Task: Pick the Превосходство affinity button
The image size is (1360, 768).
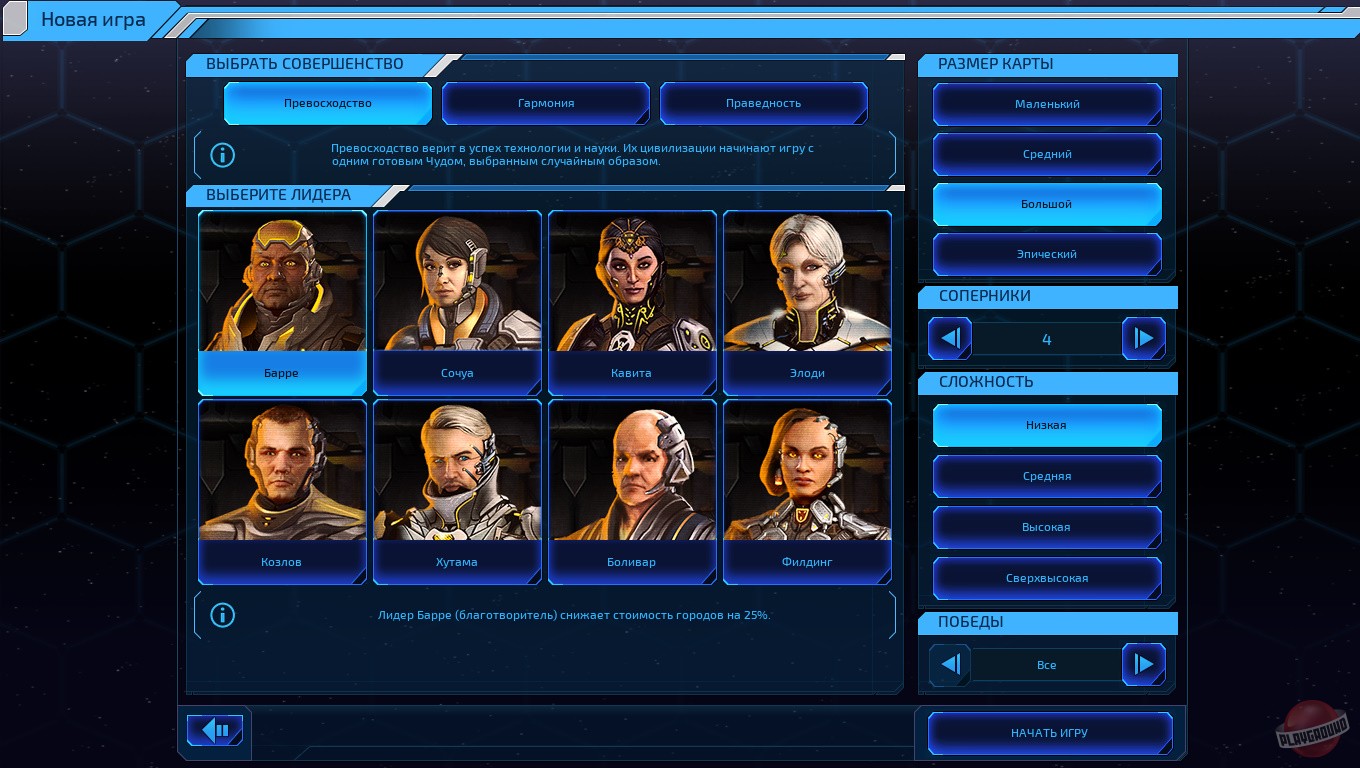Action: [328, 103]
